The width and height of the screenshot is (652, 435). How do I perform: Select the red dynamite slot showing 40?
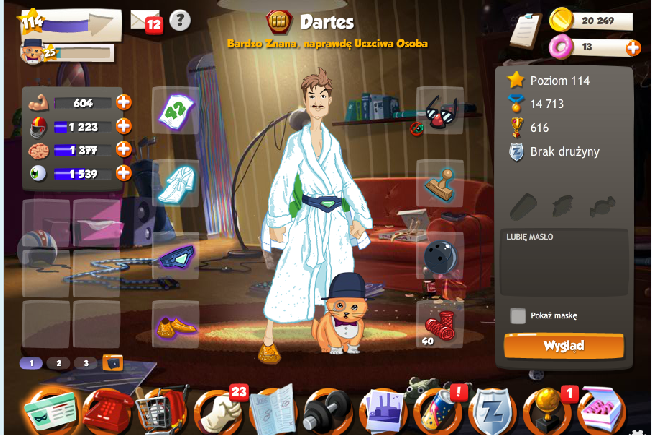point(440,325)
